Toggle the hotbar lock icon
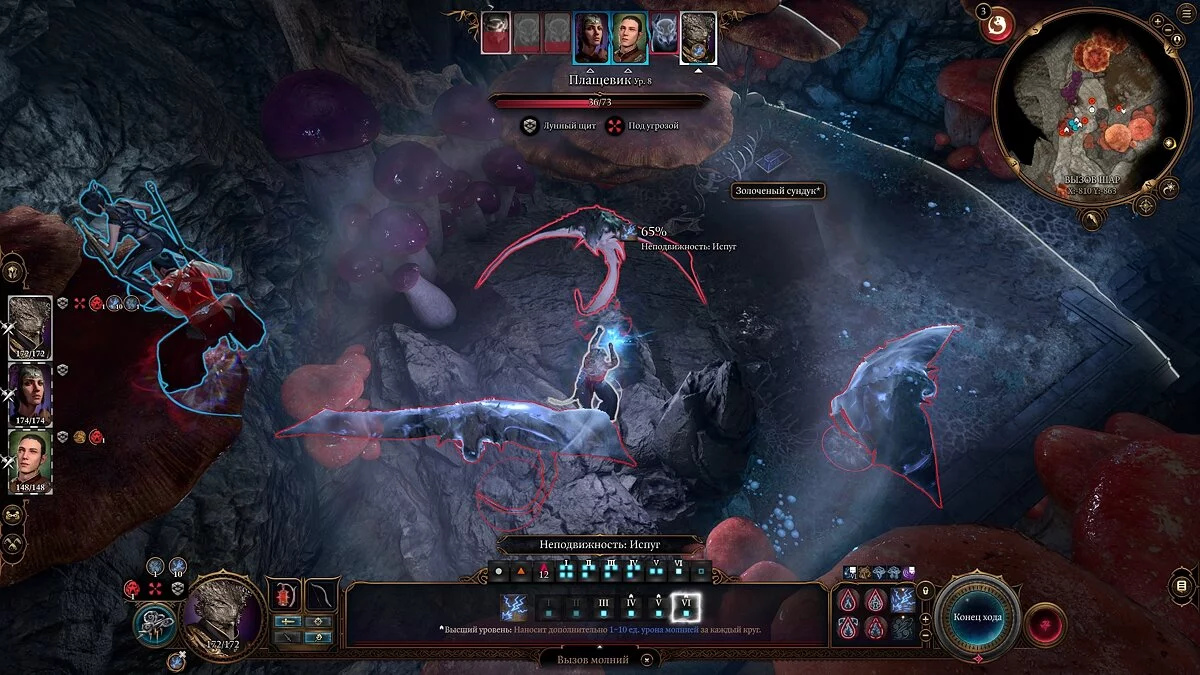The width and height of the screenshot is (1200, 675). pyautogui.click(x=926, y=591)
